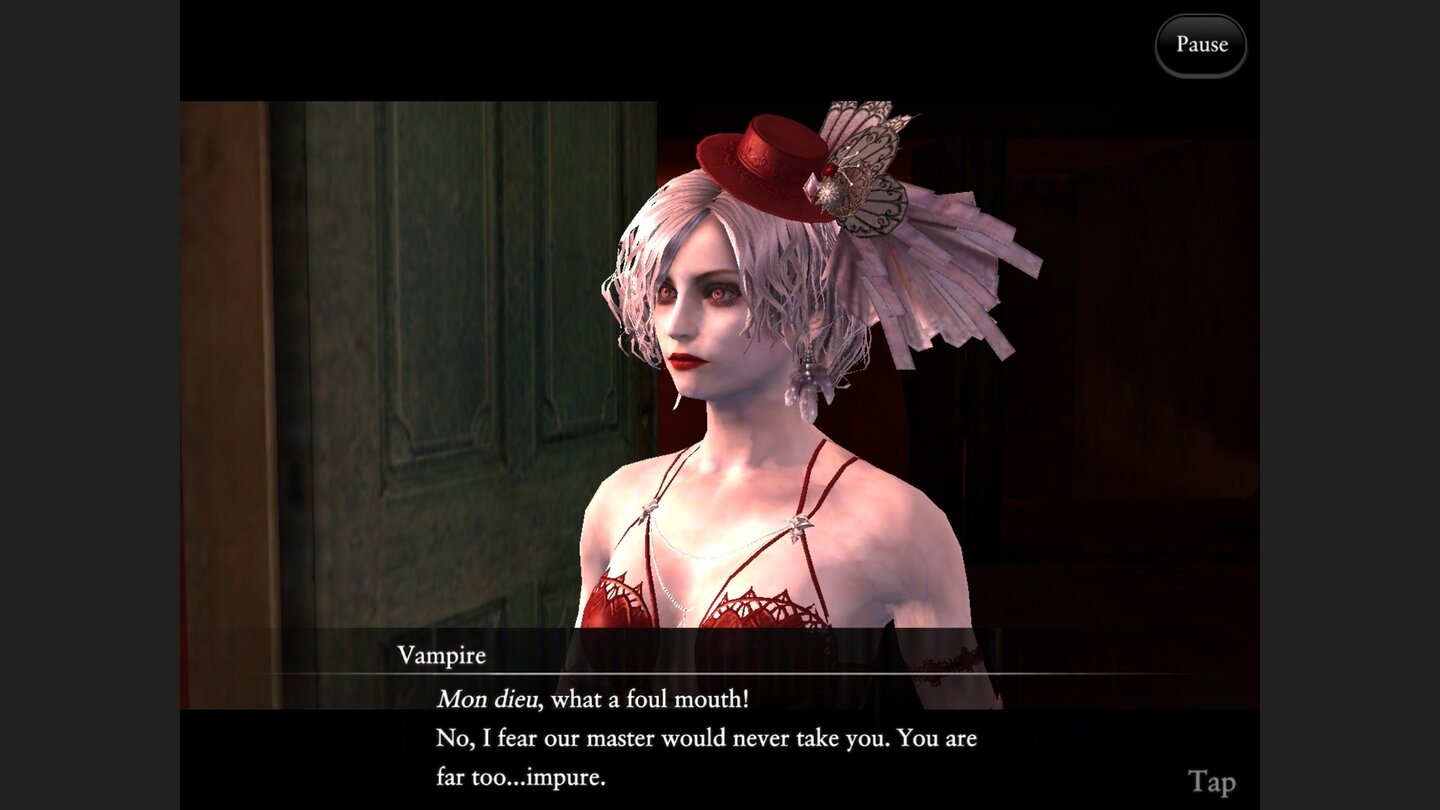This screenshot has width=1440, height=810.
Task: Click the Pause button top right
Action: point(1200,44)
